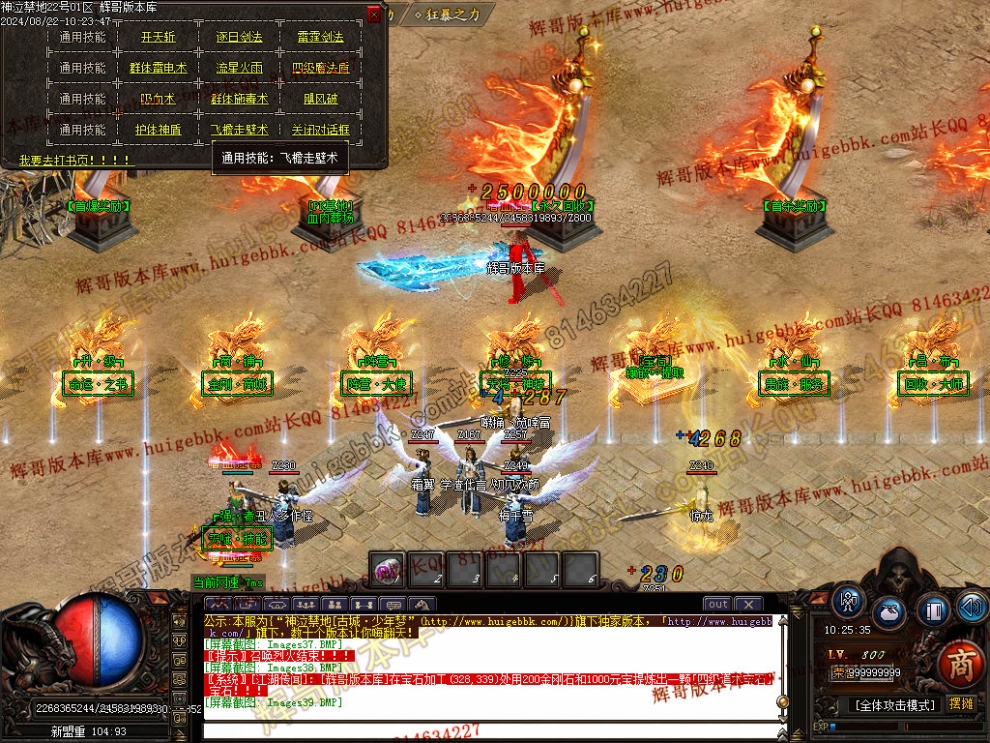Open the skill book icon
Screen dimensions: 990x743
(931, 609)
